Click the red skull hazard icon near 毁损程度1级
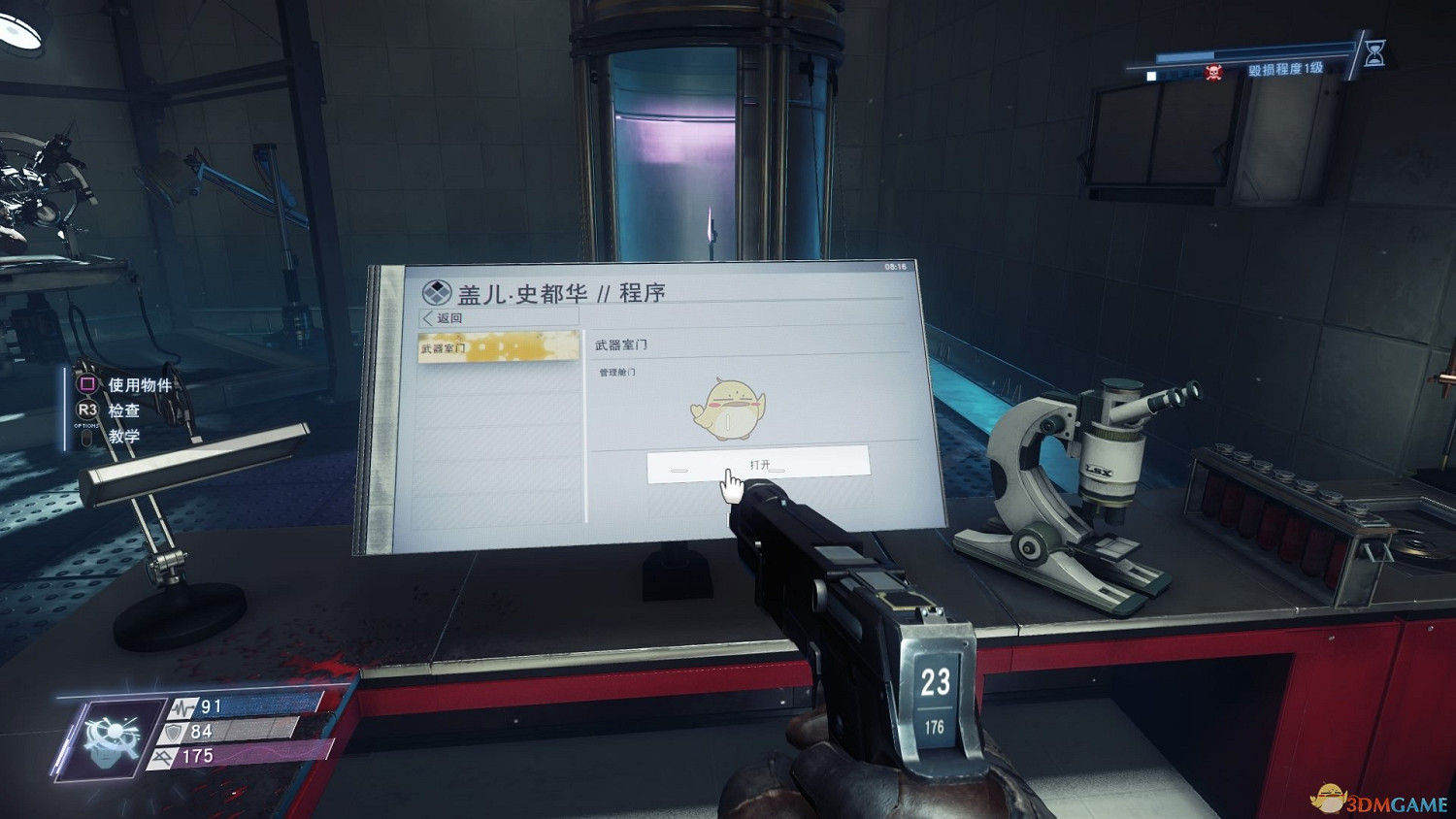1456x819 pixels. 1211,69
